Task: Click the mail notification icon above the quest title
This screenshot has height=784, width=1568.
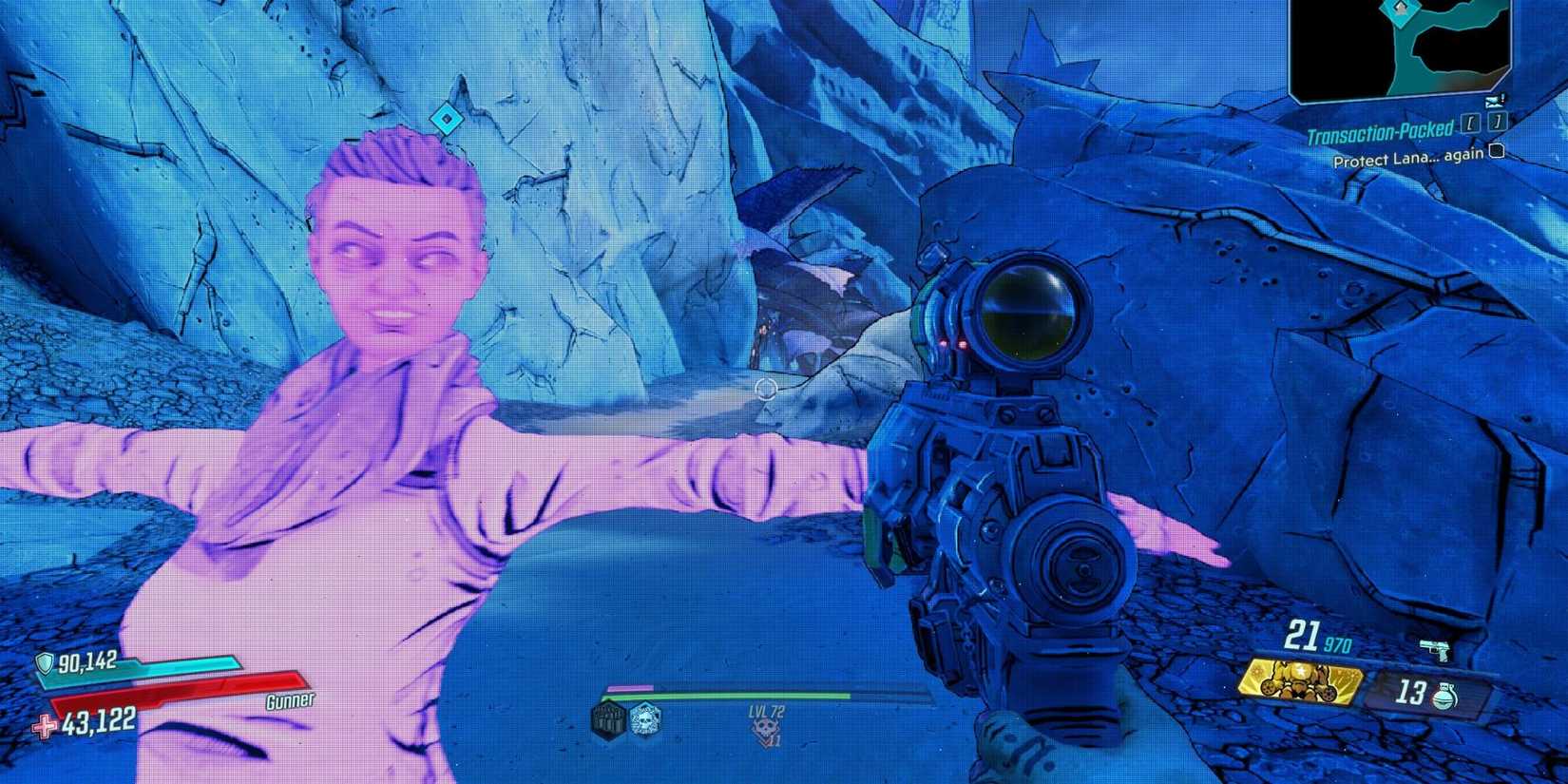Action: coord(1495,102)
